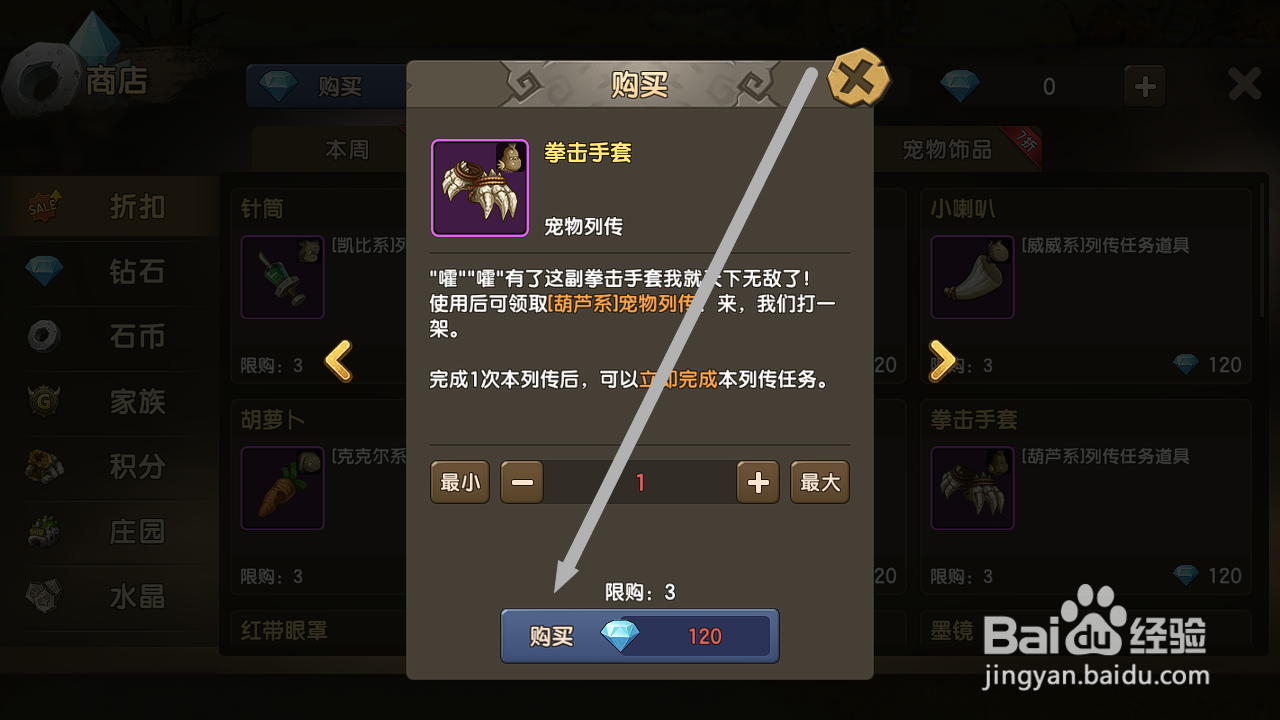This screenshot has width=1280, height=720.
Task: Decrease quantity with the minus stepper
Action: [521, 482]
